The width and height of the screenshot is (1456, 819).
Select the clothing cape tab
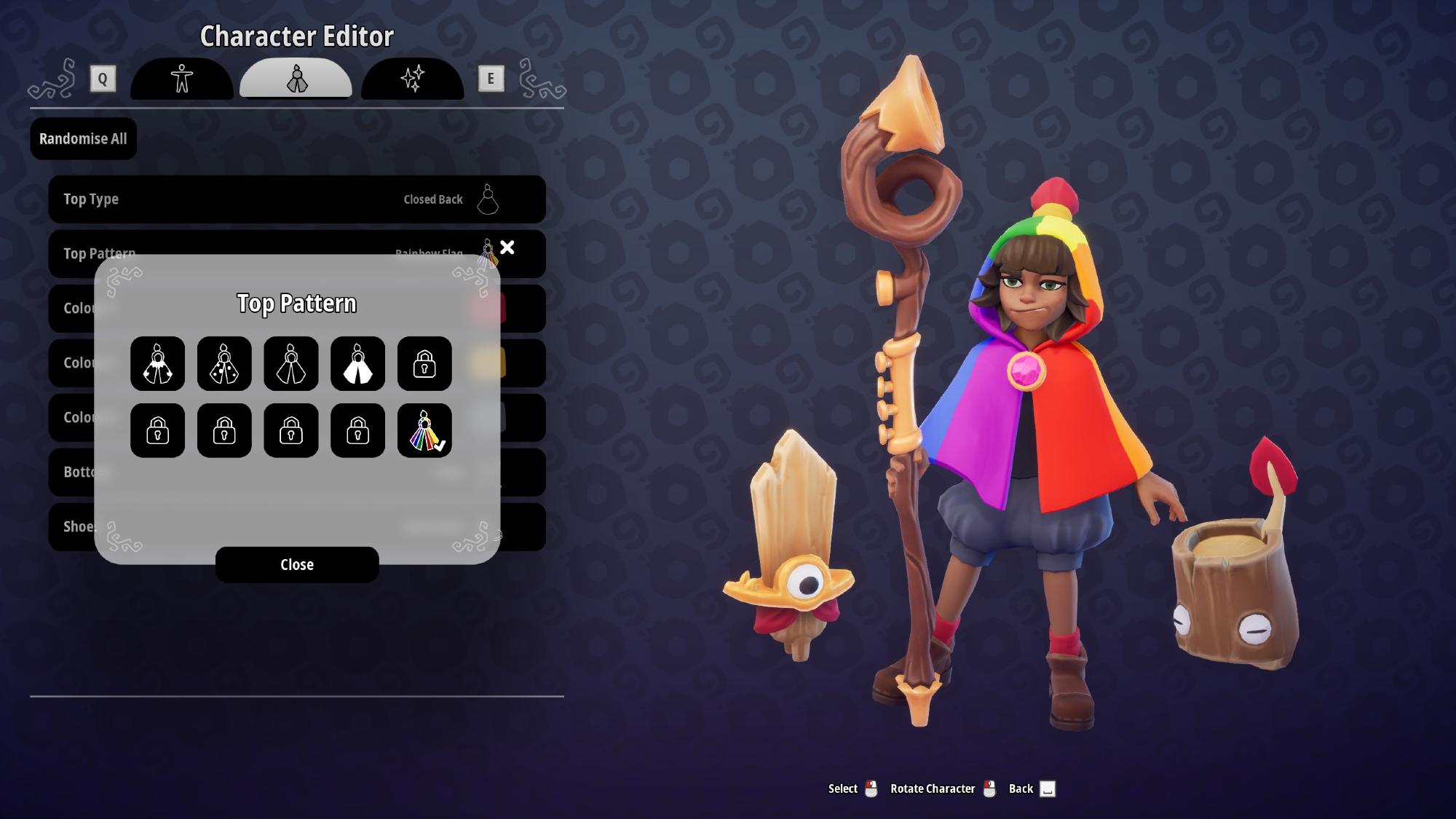click(x=296, y=79)
